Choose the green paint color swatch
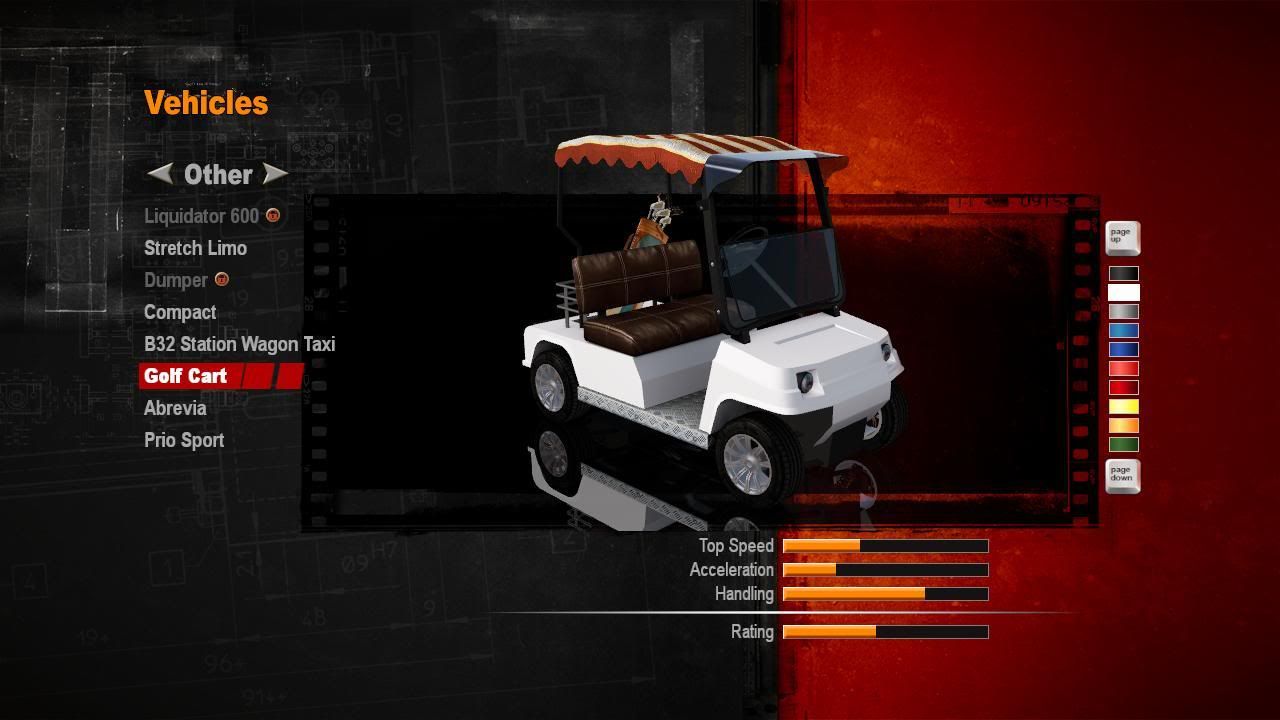Viewport: 1280px width, 720px height. tap(1123, 444)
